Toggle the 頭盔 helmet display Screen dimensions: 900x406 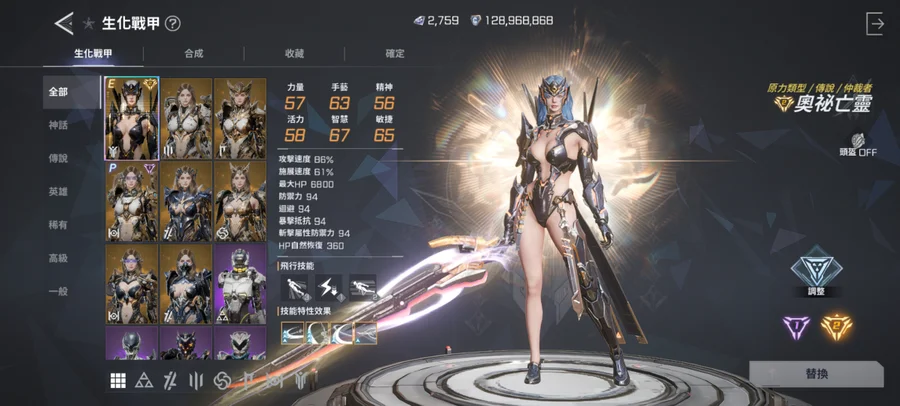pyautogui.click(x=857, y=146)
